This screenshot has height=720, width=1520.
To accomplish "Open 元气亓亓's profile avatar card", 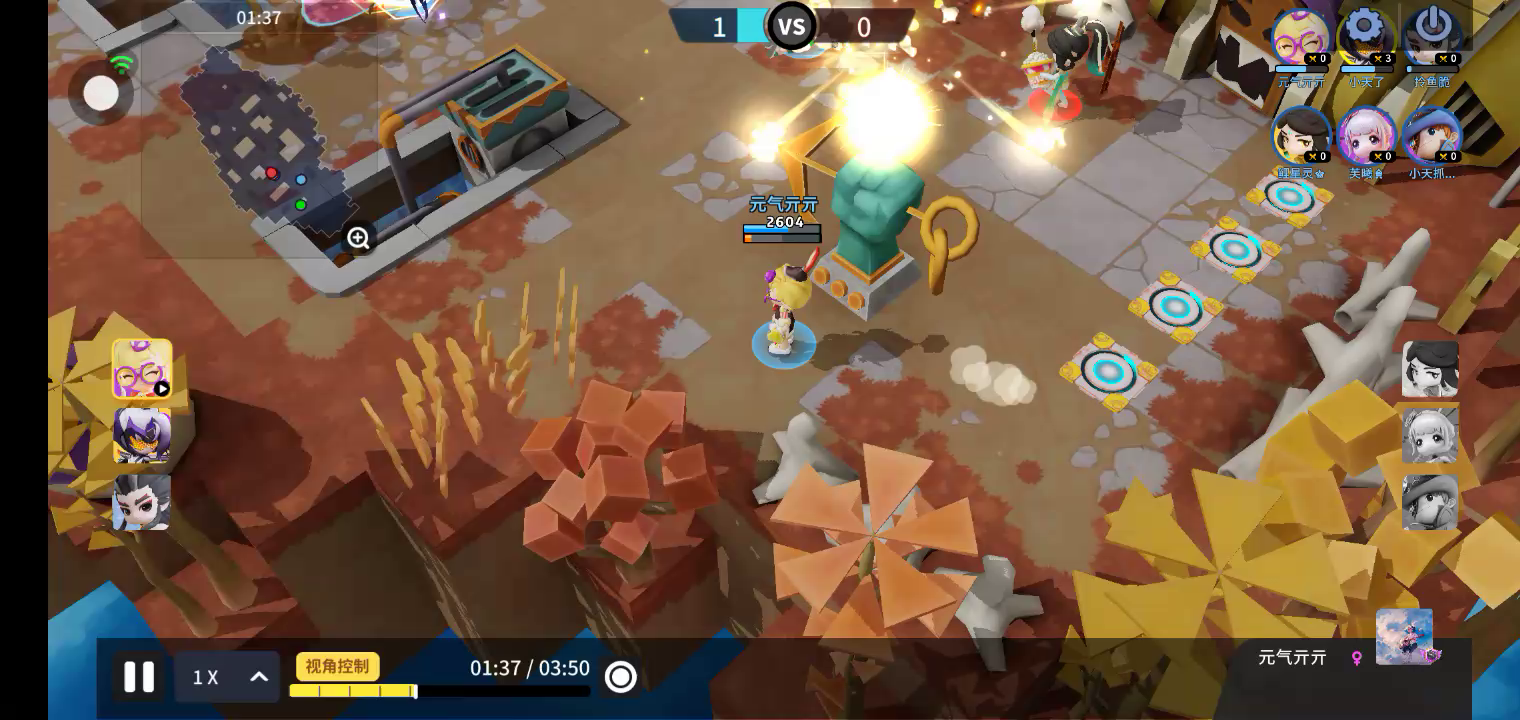I will (1404, 636).
